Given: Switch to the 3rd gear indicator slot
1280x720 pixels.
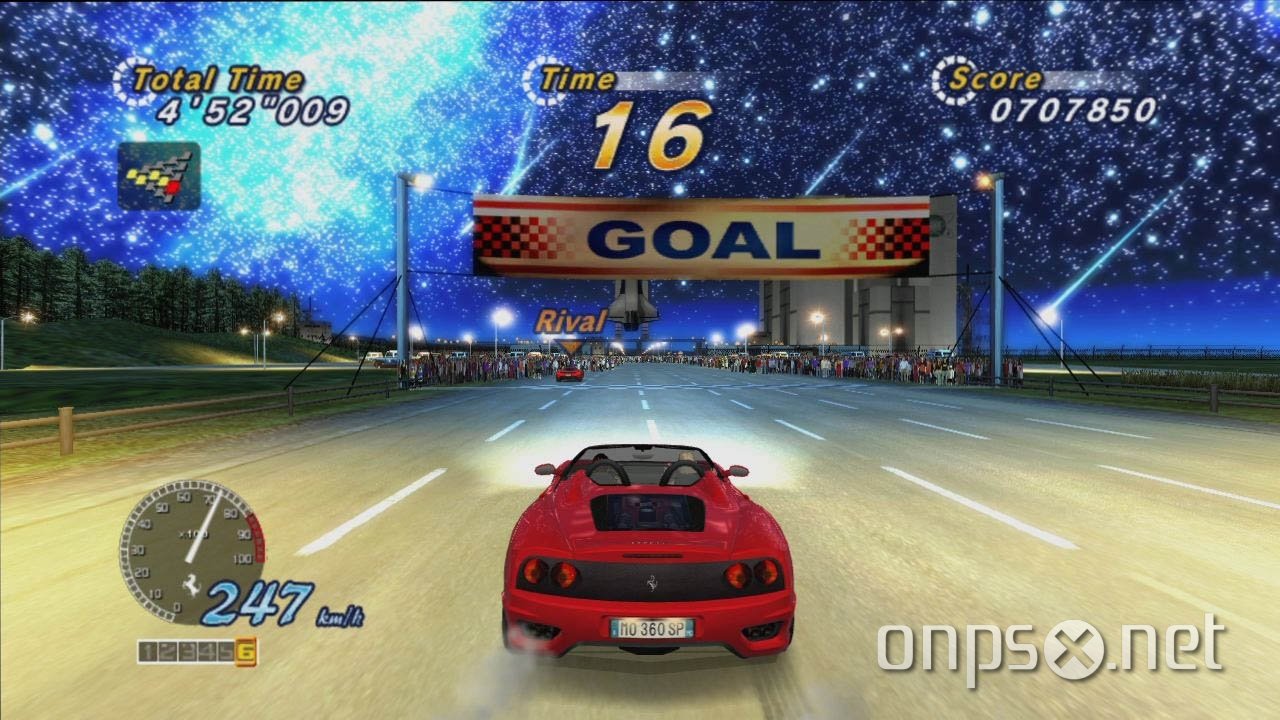Looking at the screenshot, I should point(187,649).
